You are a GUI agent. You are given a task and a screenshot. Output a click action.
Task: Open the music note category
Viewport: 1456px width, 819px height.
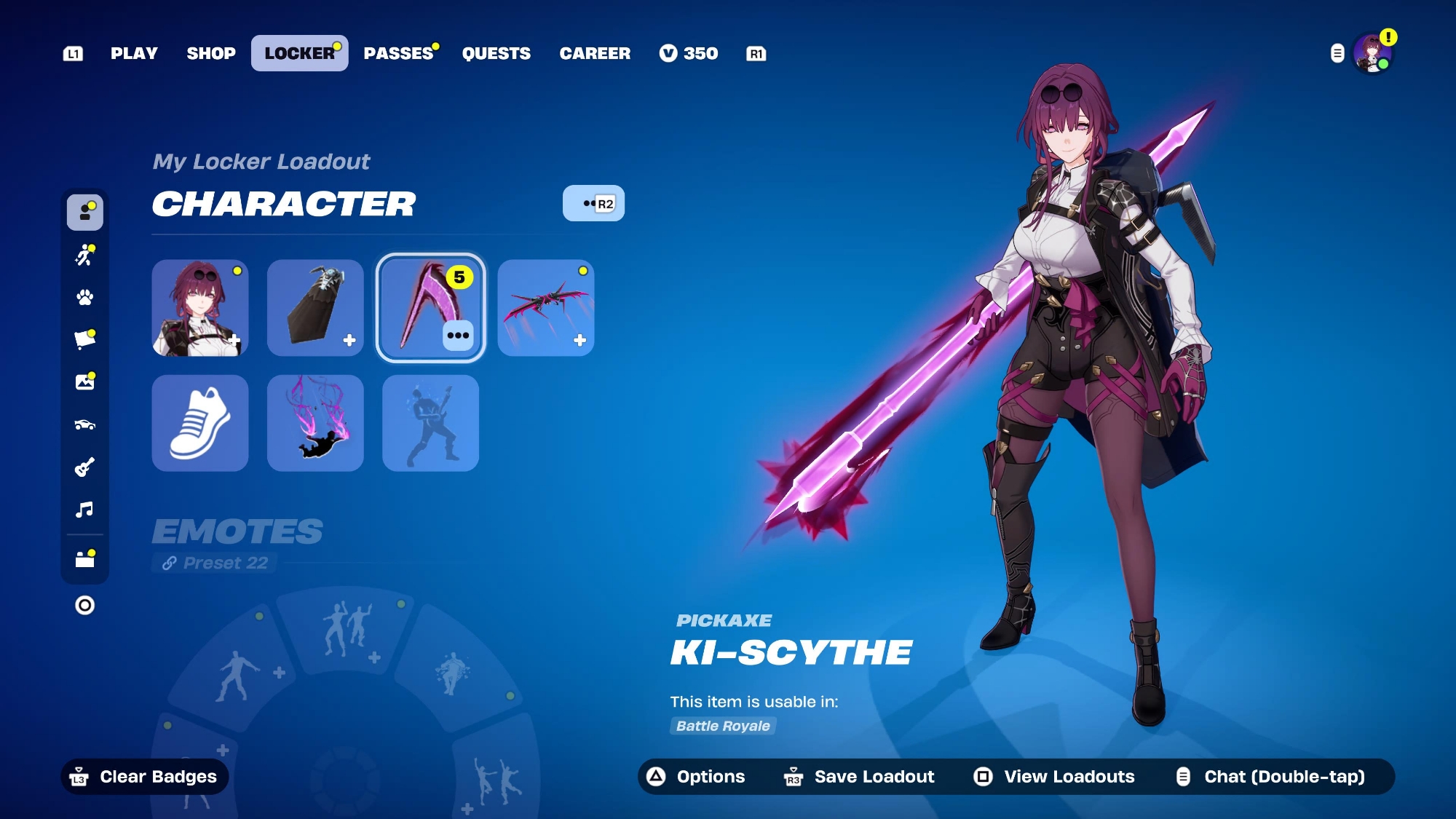[85, 509]
